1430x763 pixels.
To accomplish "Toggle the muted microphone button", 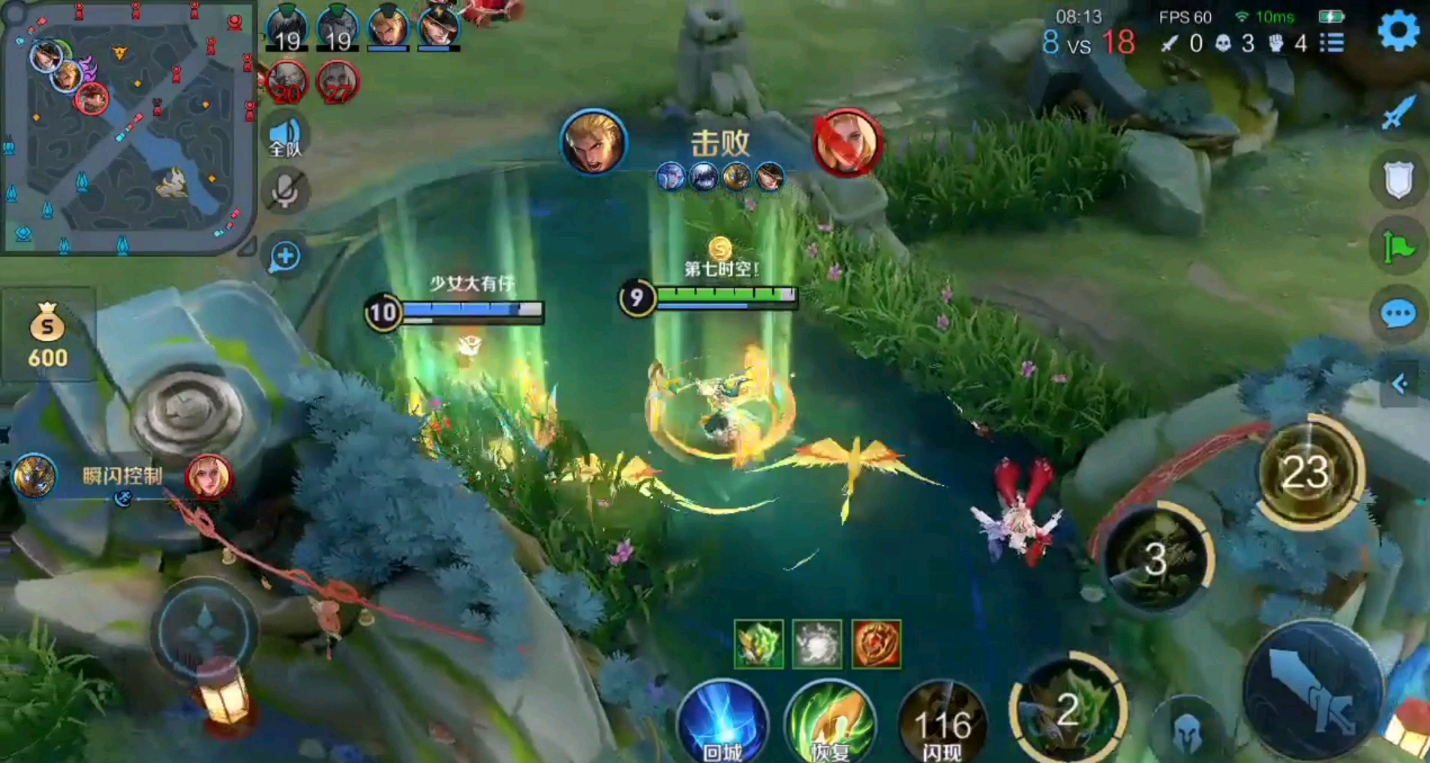I will (286, 191).
